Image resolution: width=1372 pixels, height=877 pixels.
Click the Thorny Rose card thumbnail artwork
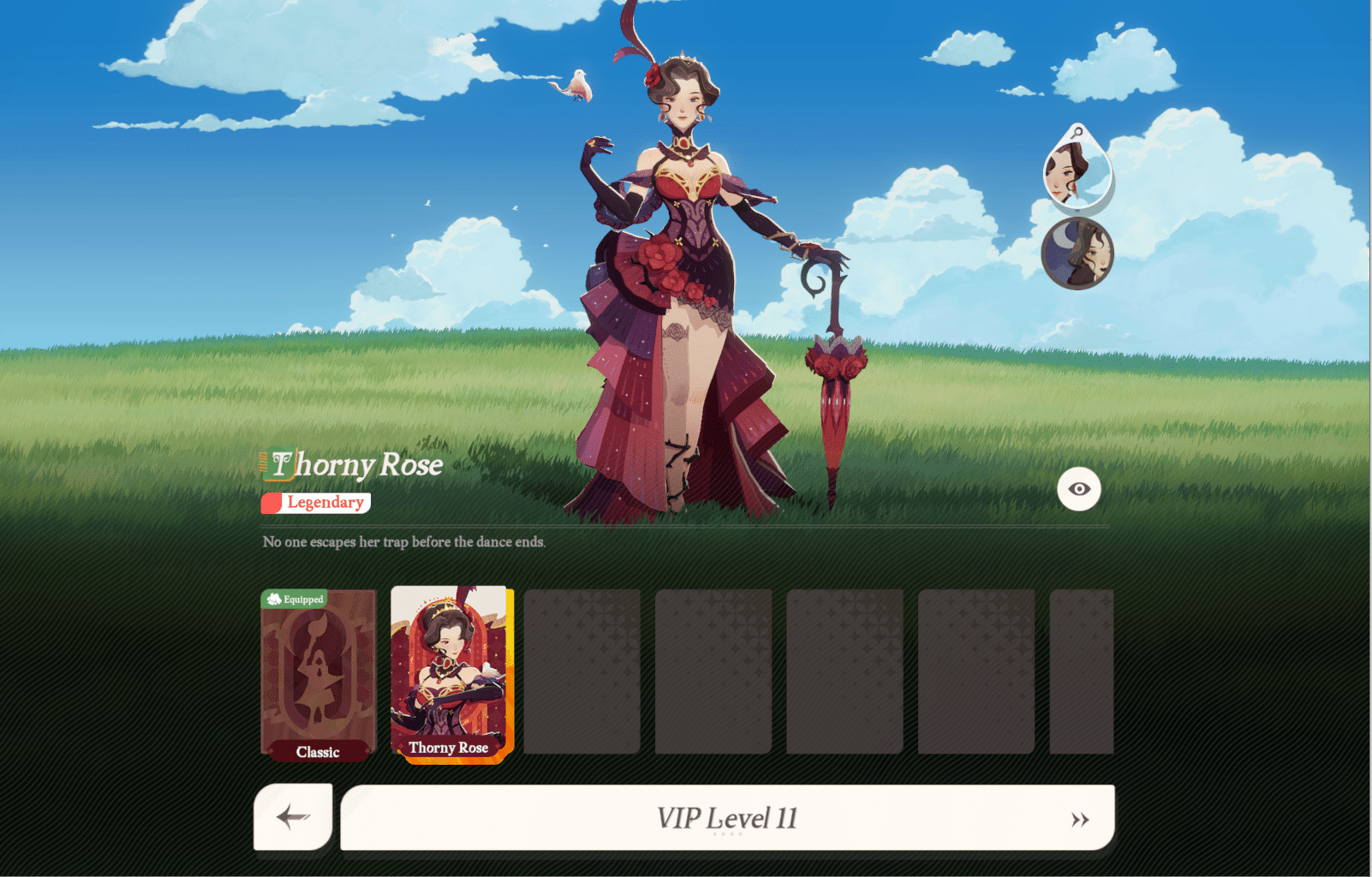(x=449, y=668)
